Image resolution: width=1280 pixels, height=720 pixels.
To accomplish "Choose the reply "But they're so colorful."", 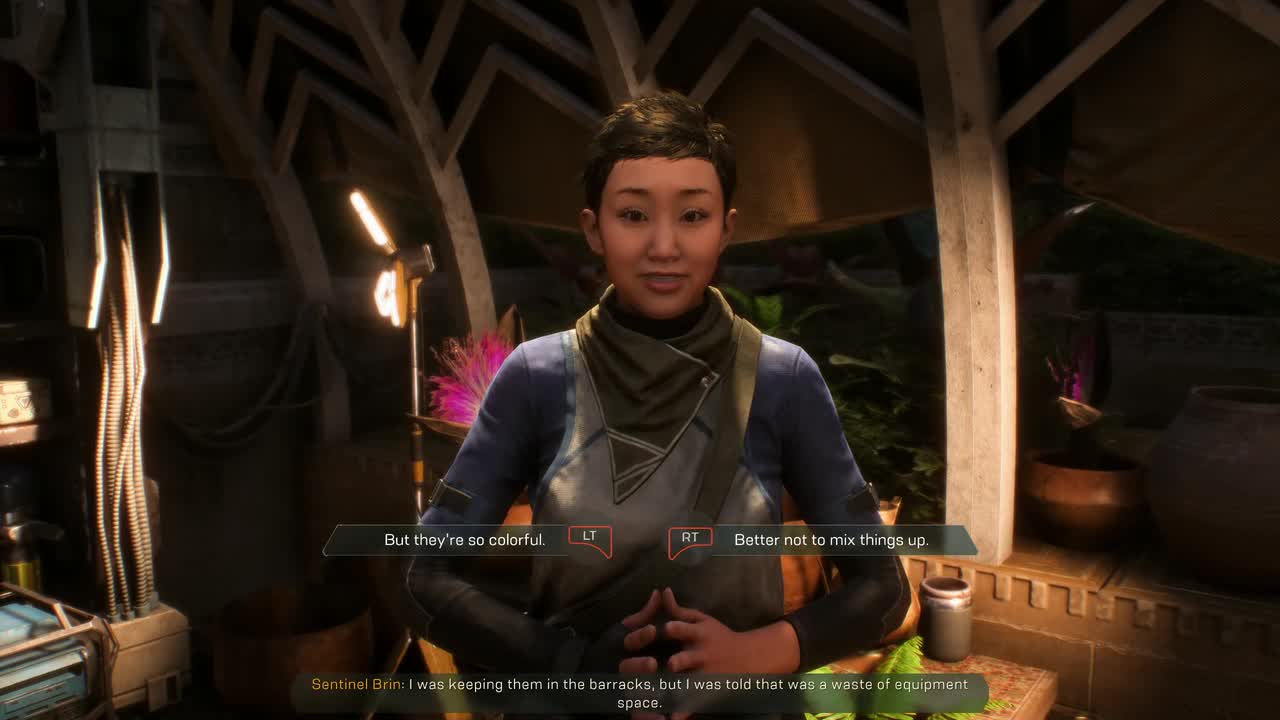I will 465,540.
